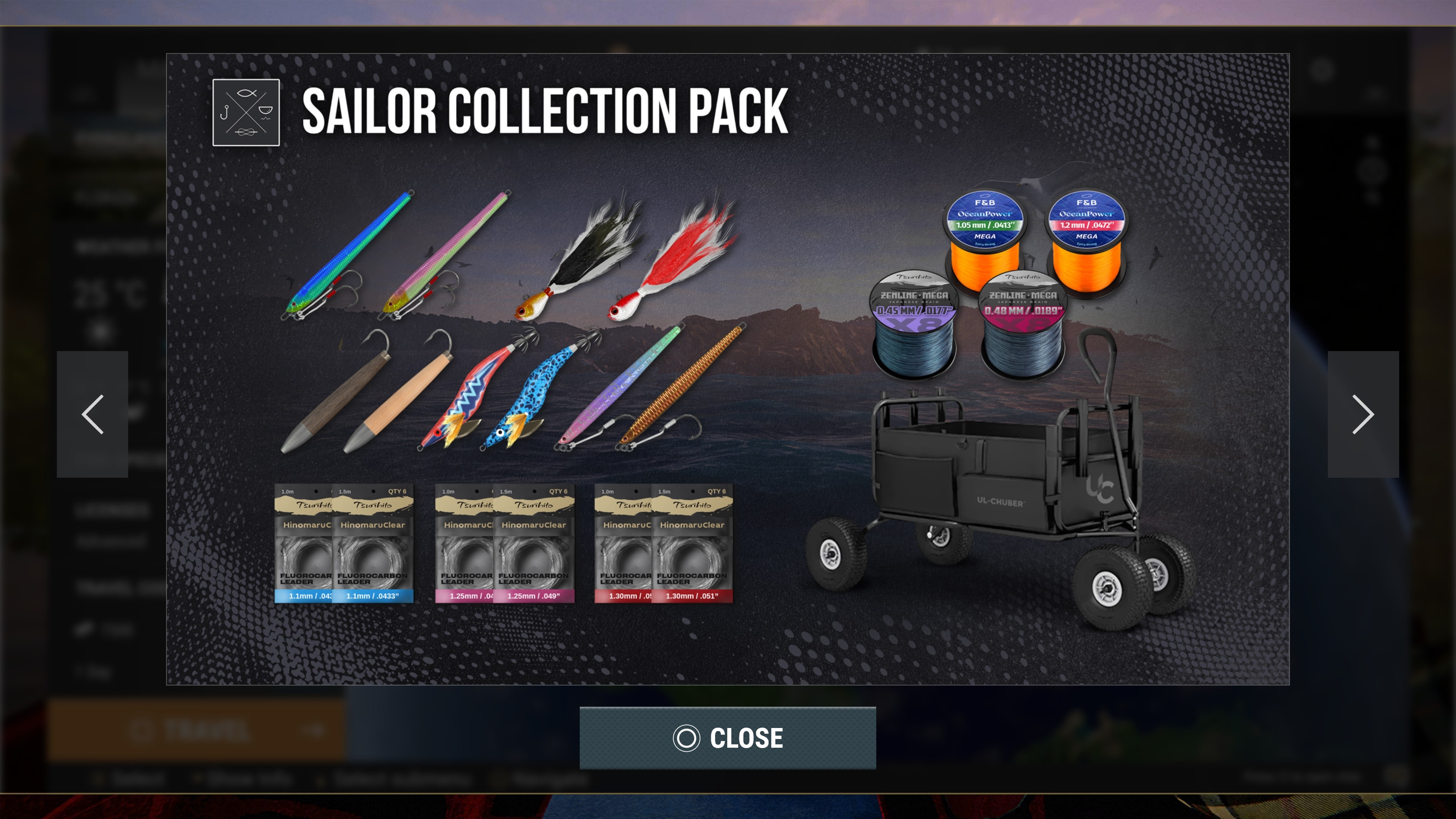Close the Sailor Collection Pack popup

(728, 737)
